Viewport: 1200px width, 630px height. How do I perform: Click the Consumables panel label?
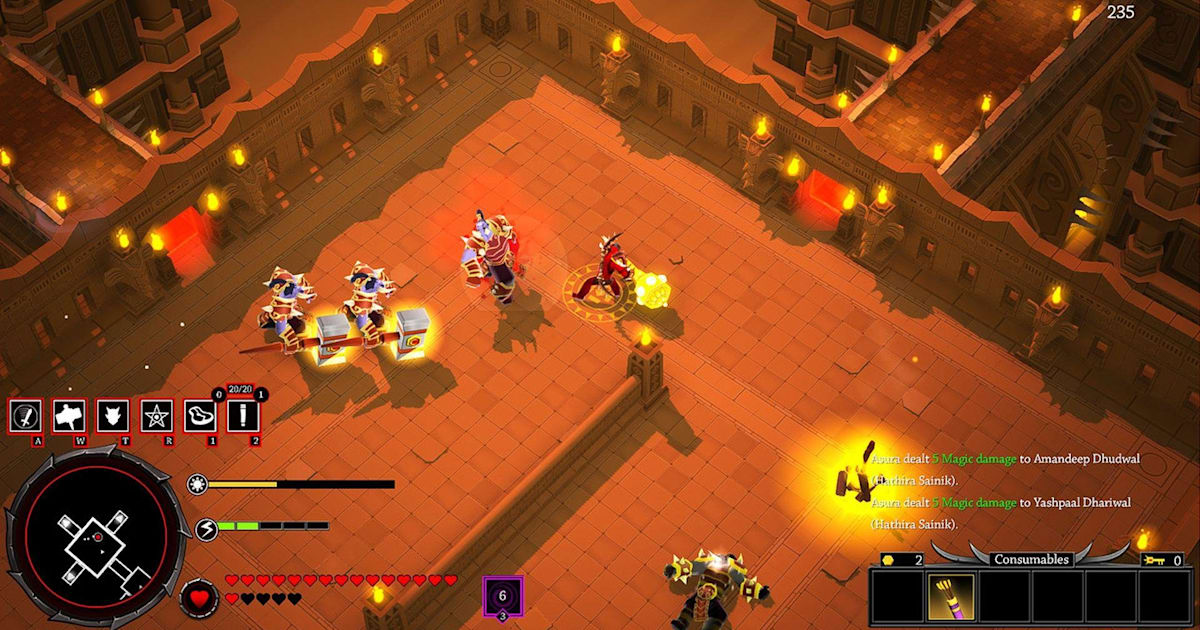[x=1031, y=559]
